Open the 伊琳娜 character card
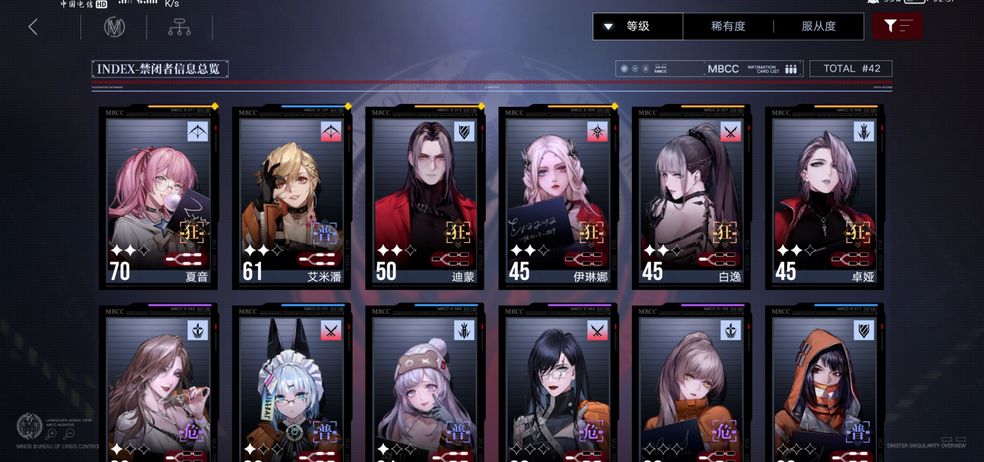The image size is (984, 462). pyautogui.click(x=558, y=198)
